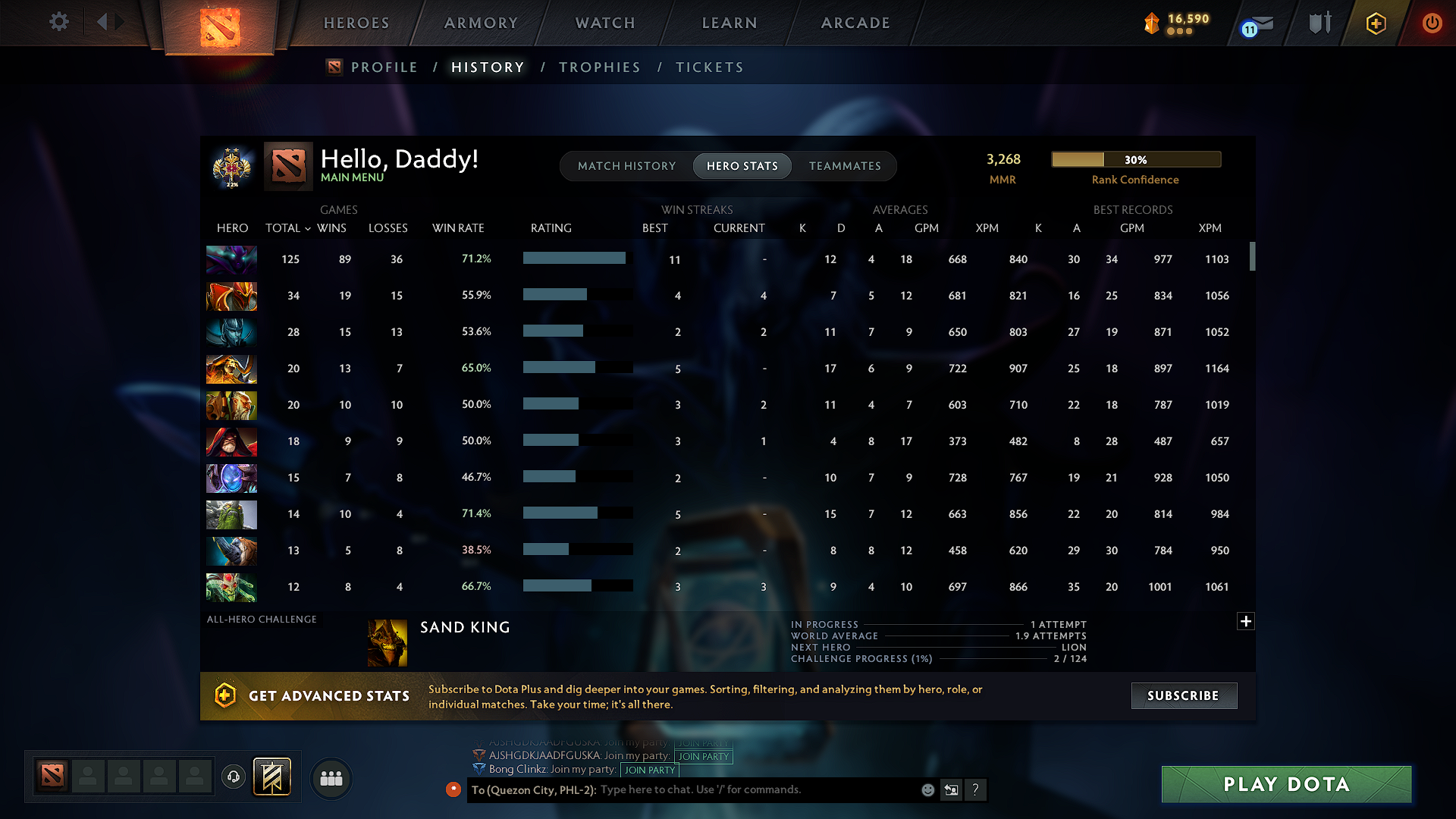This screenshot has height=819, width=1456.
Task: Click the SUBSCRIBE button for Dota Plus
Action: coord(1184,695)
